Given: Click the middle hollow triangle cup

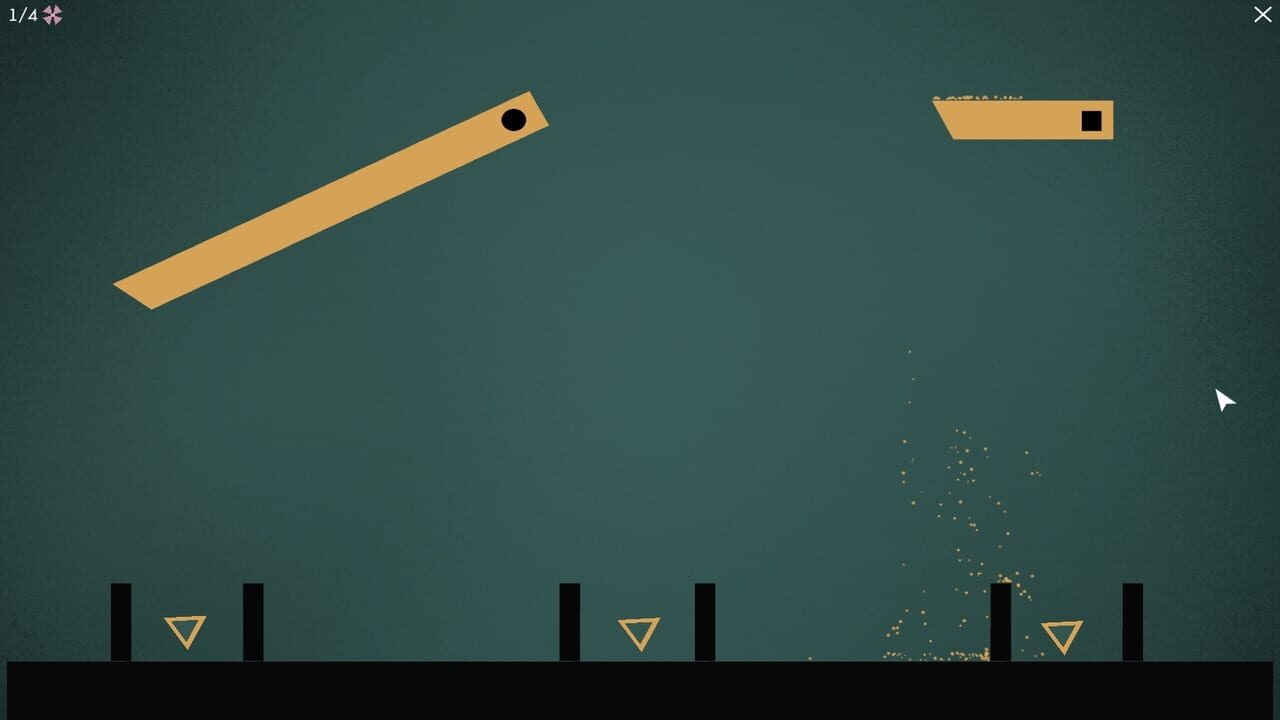Looking at the screenshot, I should point(639,632).
